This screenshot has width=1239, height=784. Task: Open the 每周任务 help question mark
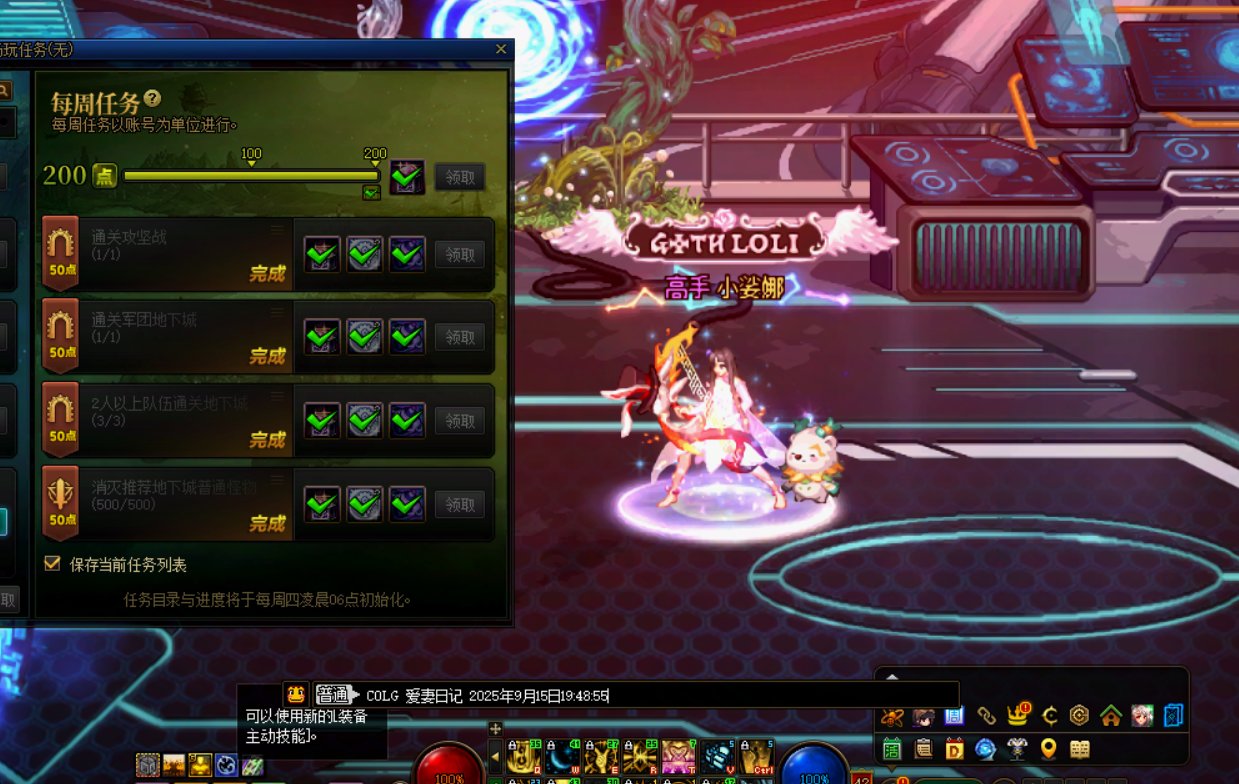[x=152, y=98]
